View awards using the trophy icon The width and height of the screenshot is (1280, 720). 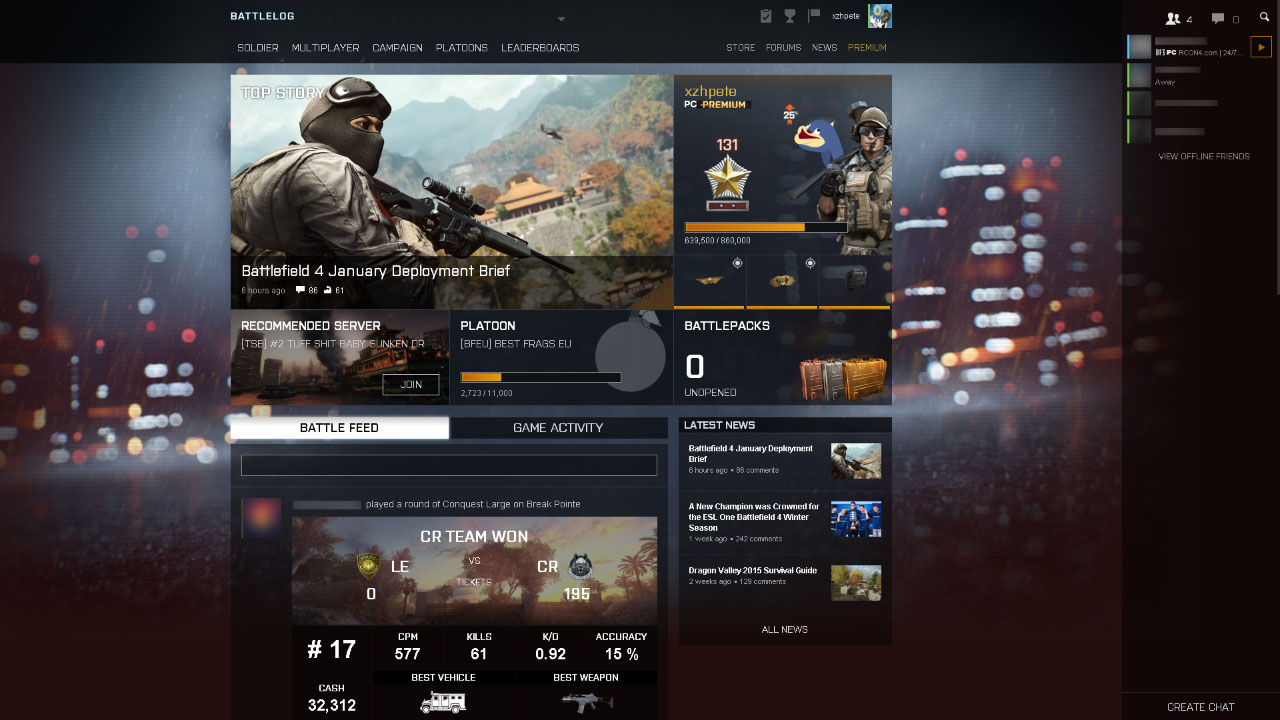click(791, 15)
